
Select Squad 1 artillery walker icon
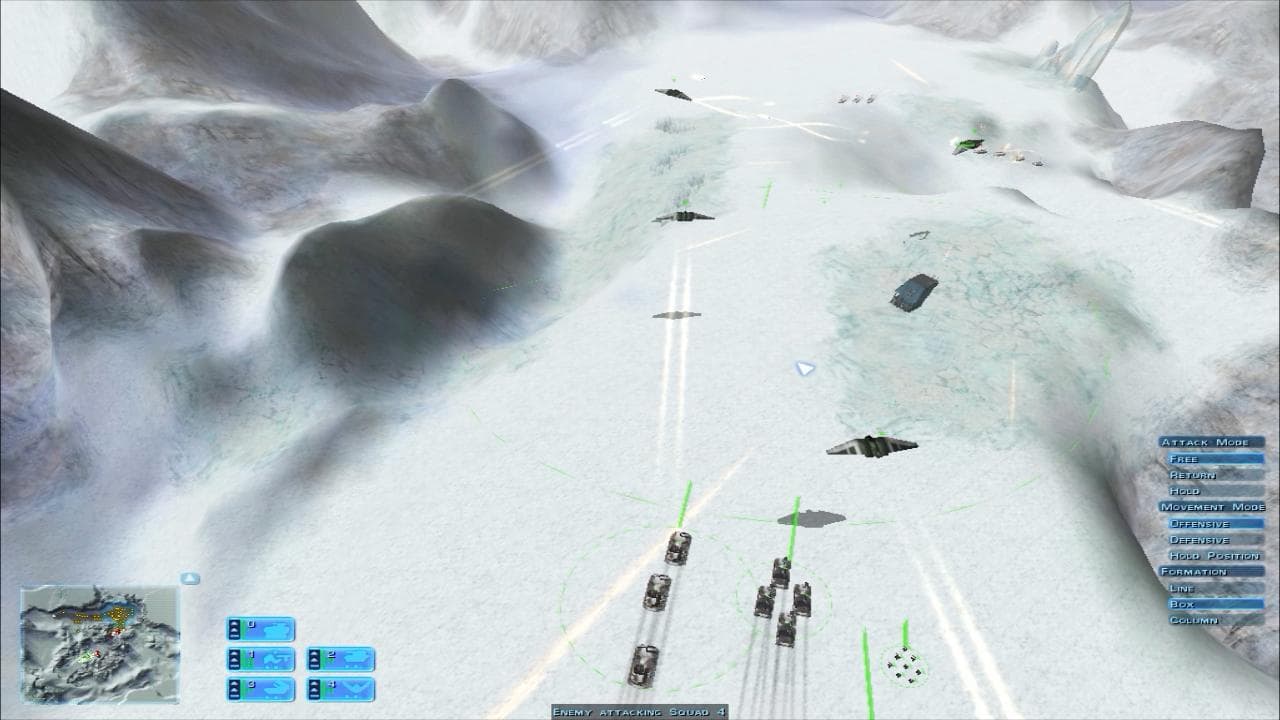pyautogui.click(x=276, y=659)
